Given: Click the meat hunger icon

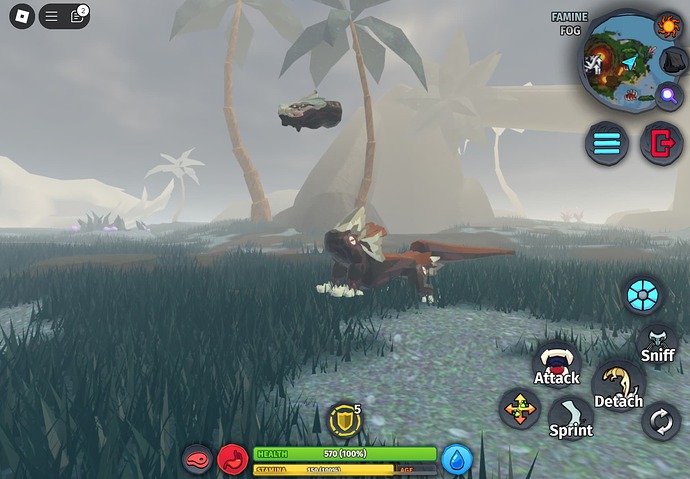Looking at the screenshot, I should pyautogui.click(x=197, y=459).
